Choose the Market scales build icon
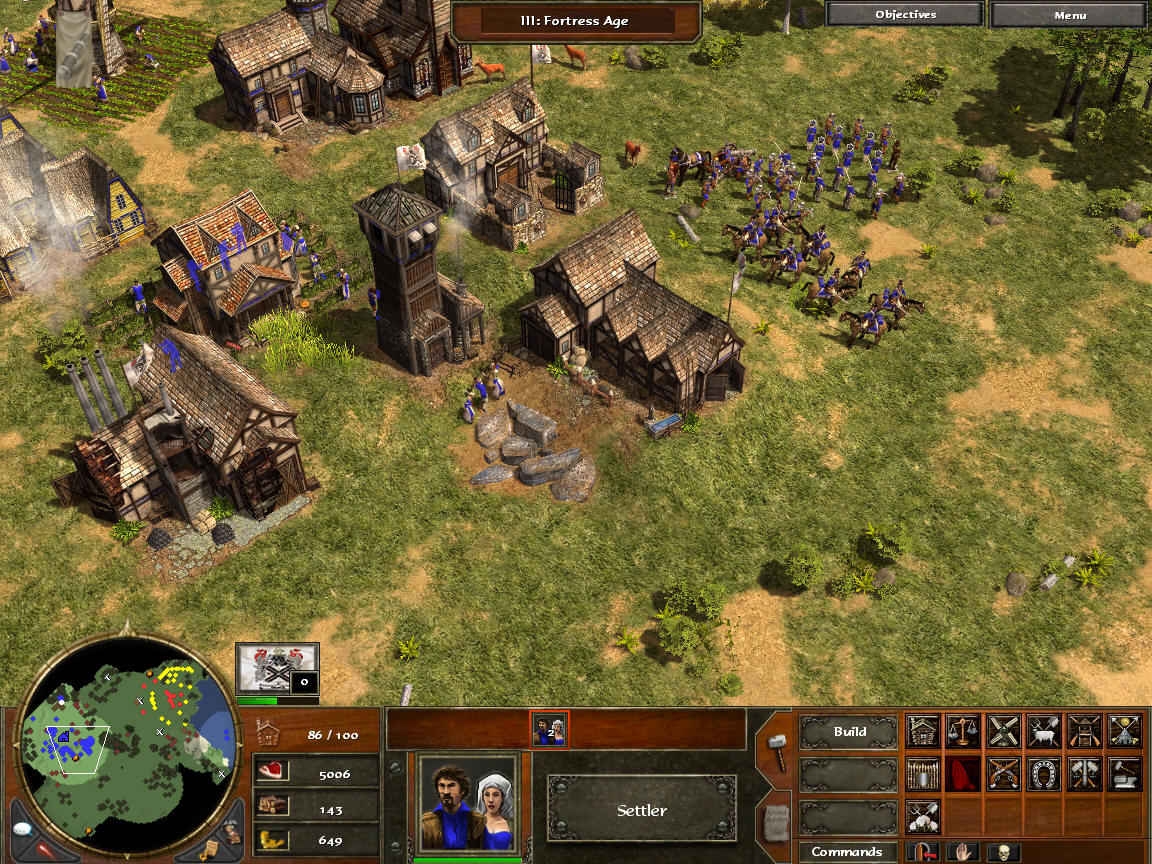 pos(963,731)
